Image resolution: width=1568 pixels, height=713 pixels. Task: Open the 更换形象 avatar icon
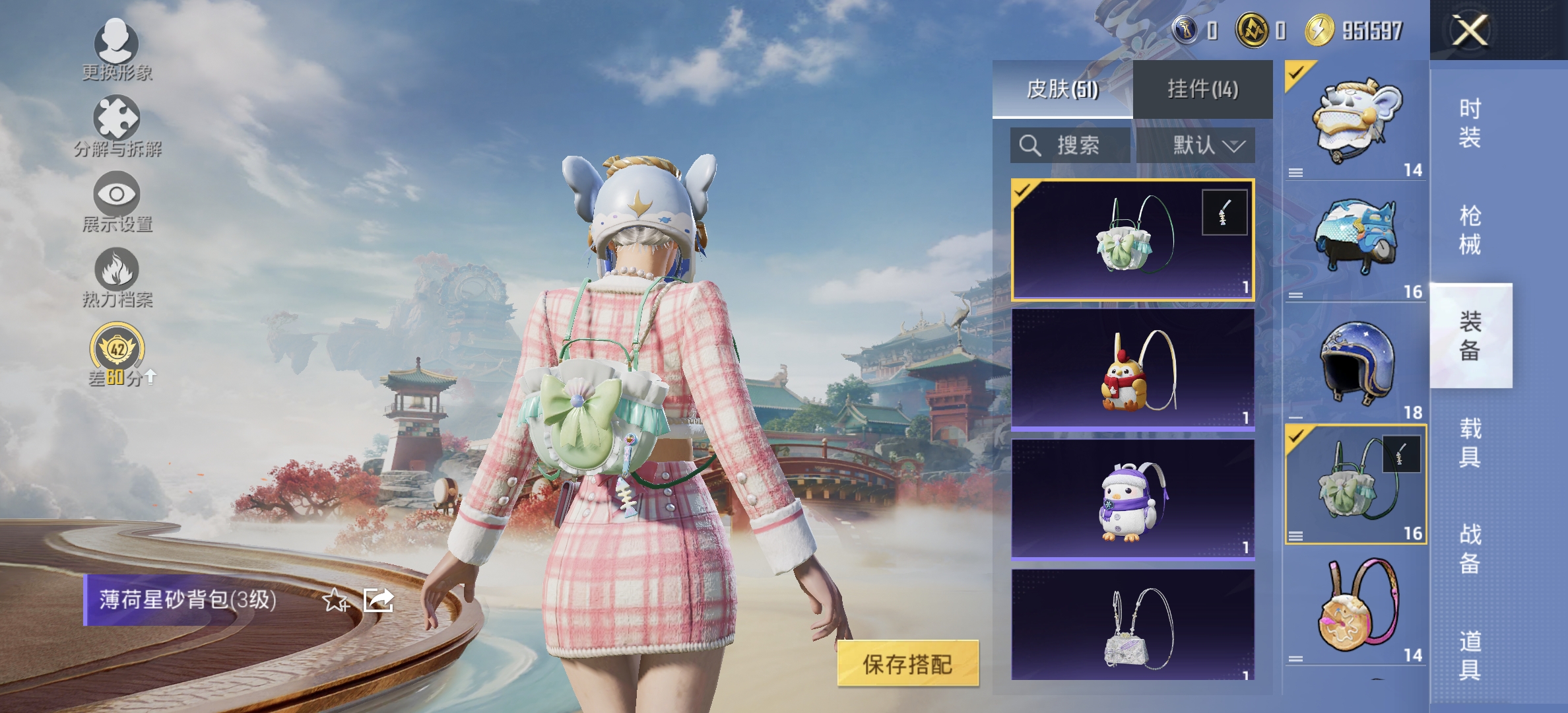coord(117,45)
